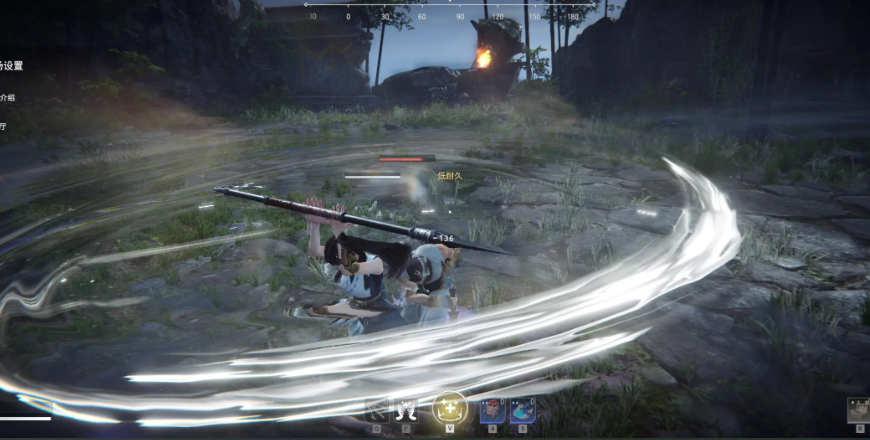
Task: Open the 设置 settings menu entry
Action: 11,66
